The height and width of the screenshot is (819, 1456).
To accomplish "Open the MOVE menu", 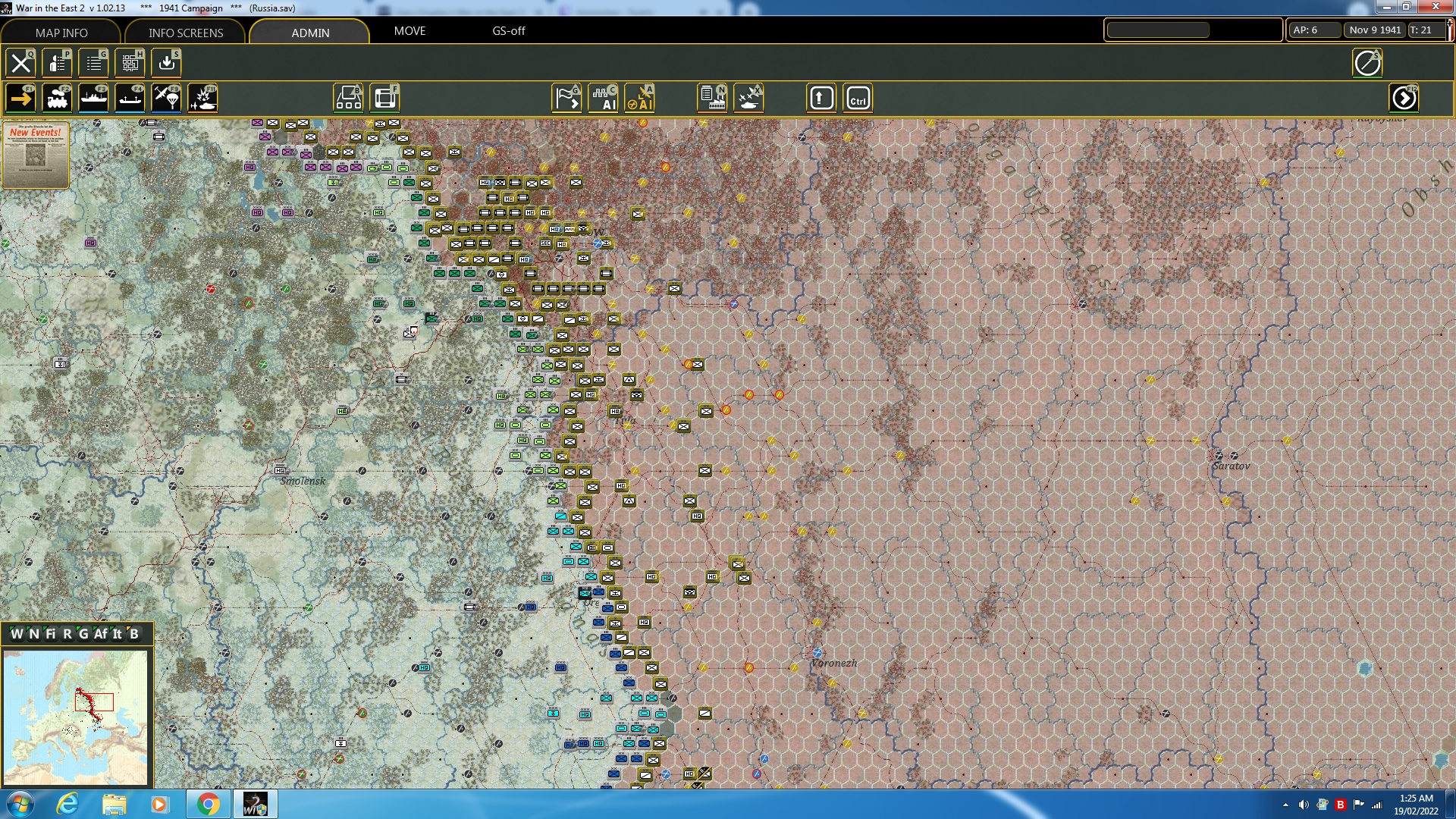I will pyautogui.click(x=409, y=31).
